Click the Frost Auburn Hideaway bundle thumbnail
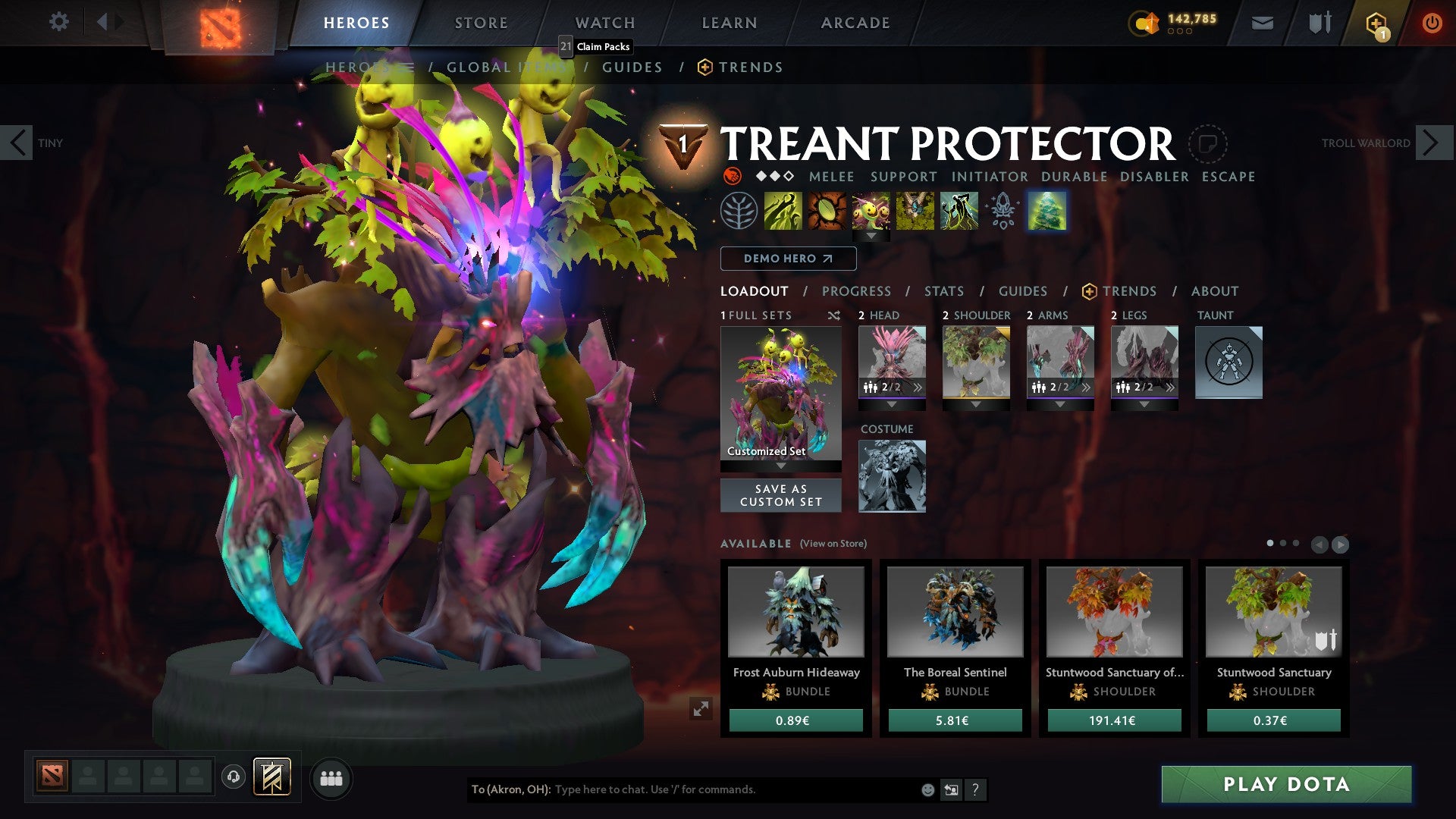This screenshot has height=819, width=1456. click(795, 611)
